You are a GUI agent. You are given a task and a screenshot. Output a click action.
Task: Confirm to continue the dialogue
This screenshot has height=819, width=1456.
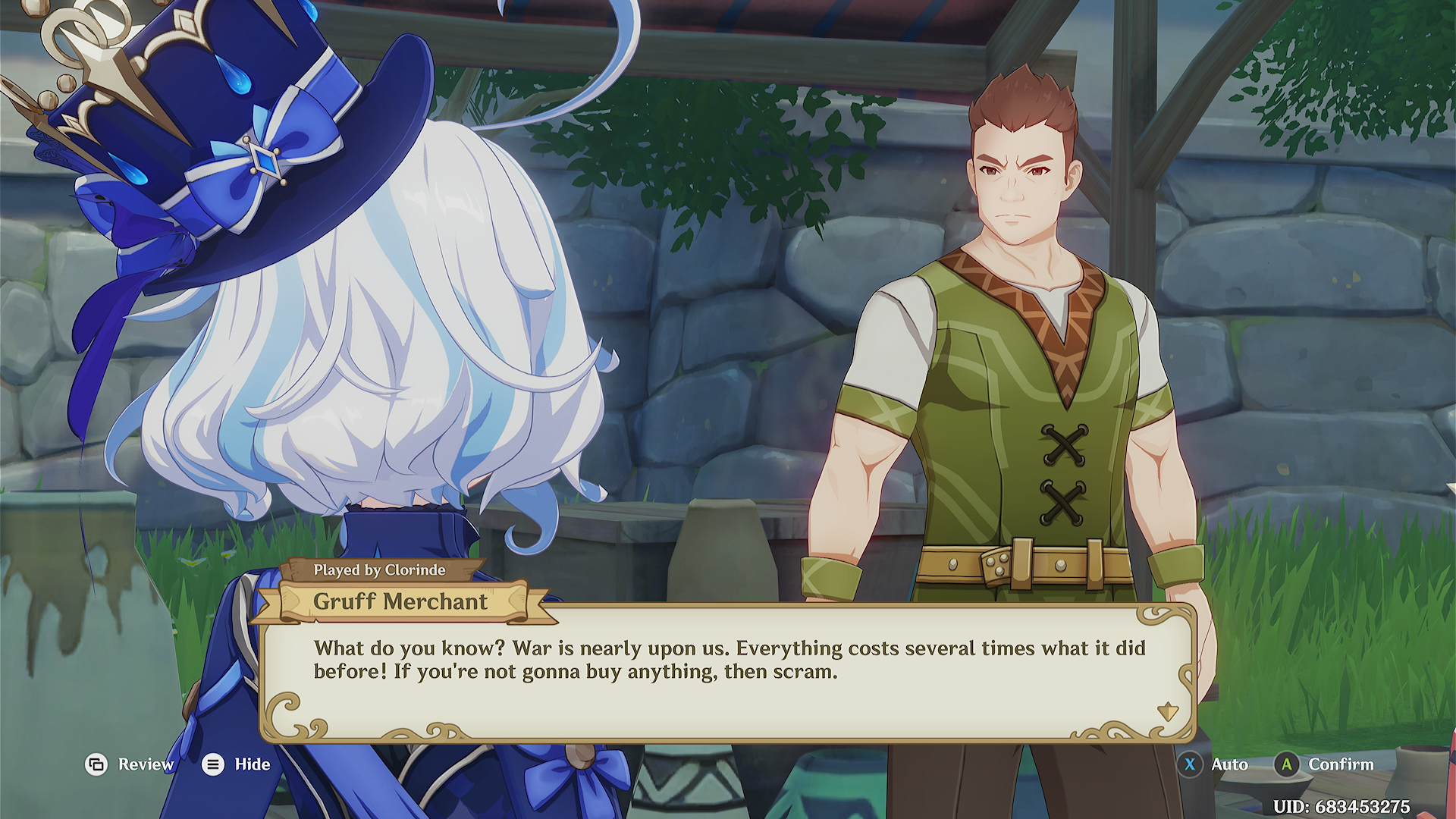point(1324,764)
